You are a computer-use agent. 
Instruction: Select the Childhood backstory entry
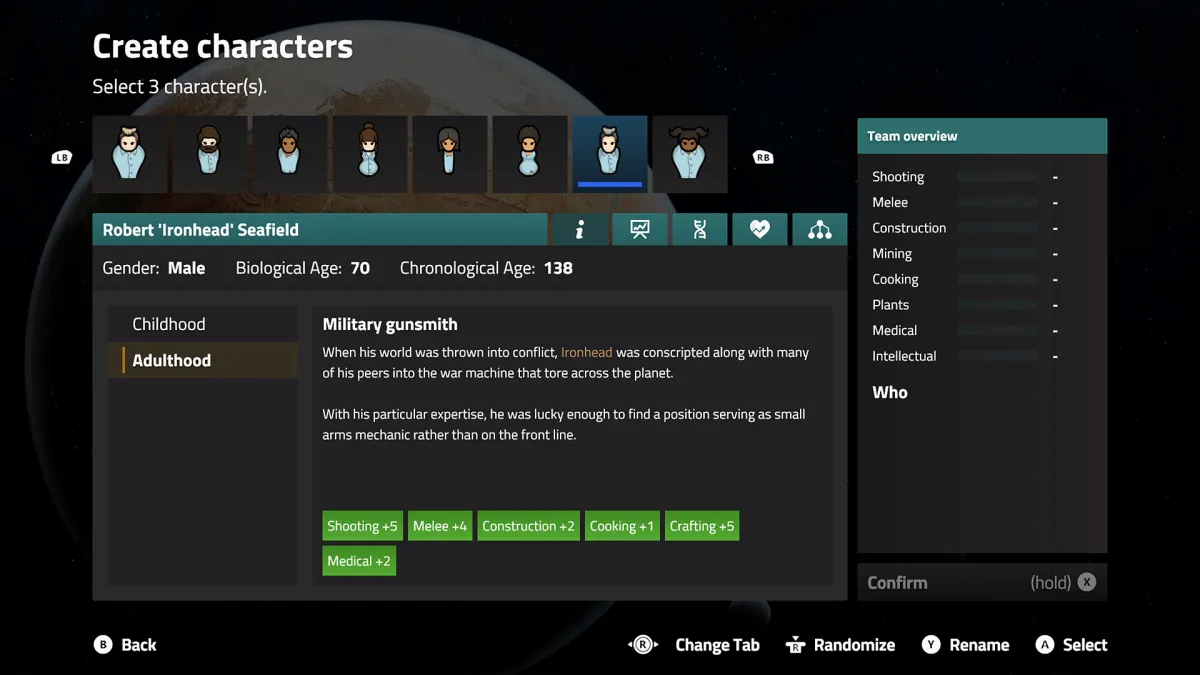(x=169, y=324)
